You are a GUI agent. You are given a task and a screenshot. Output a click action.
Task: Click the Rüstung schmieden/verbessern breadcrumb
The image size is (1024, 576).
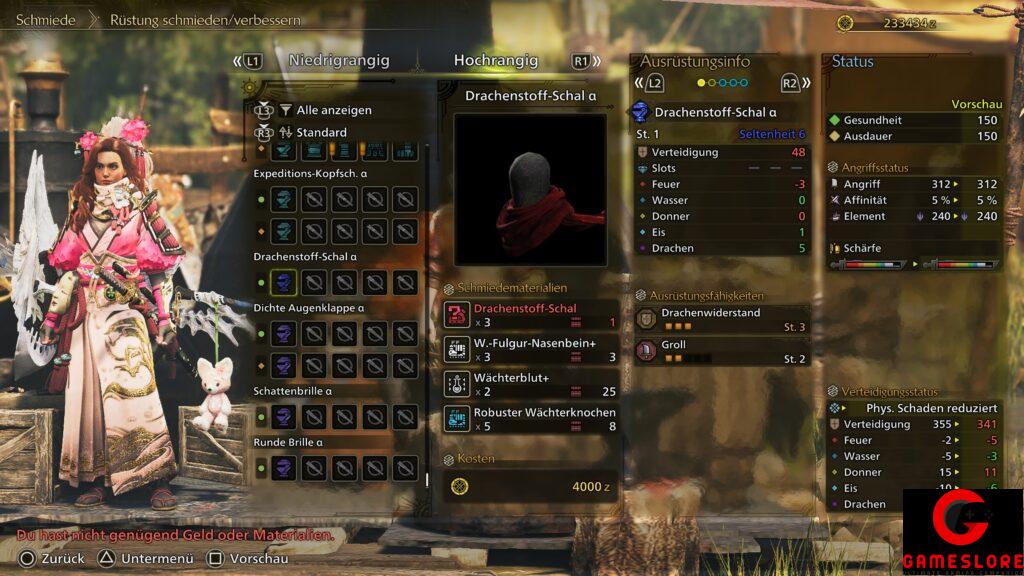coord(205,20)
